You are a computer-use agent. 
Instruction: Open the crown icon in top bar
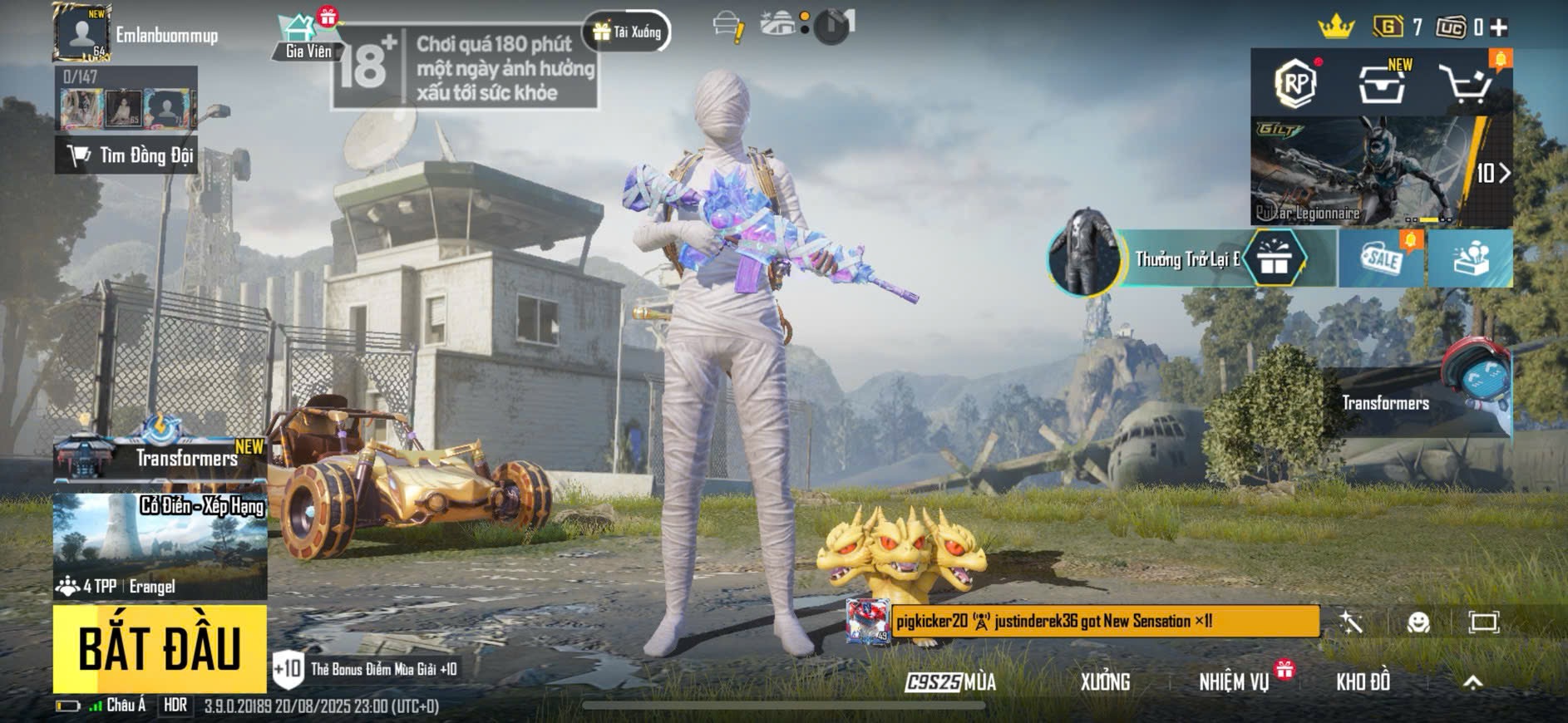[1336, 27]
